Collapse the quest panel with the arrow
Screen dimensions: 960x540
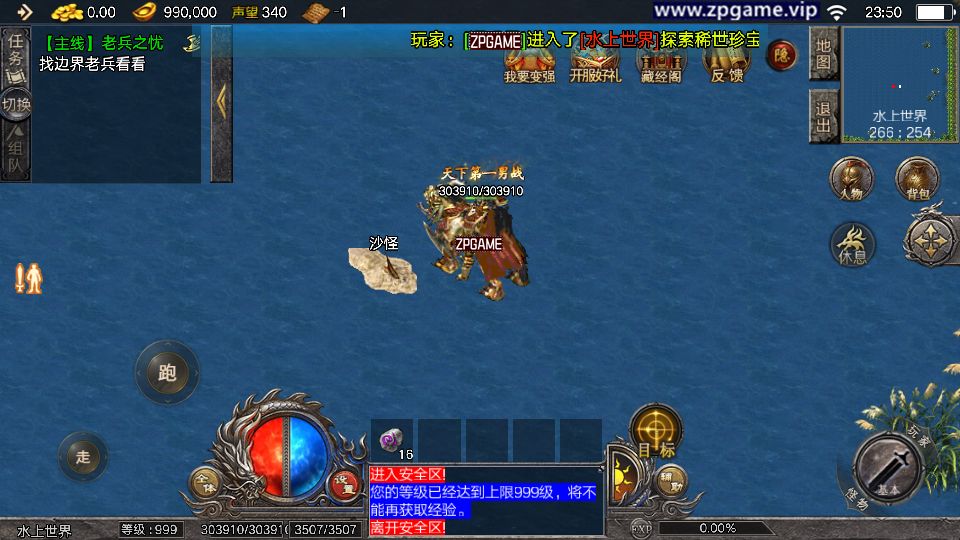[x=221, y=103]
